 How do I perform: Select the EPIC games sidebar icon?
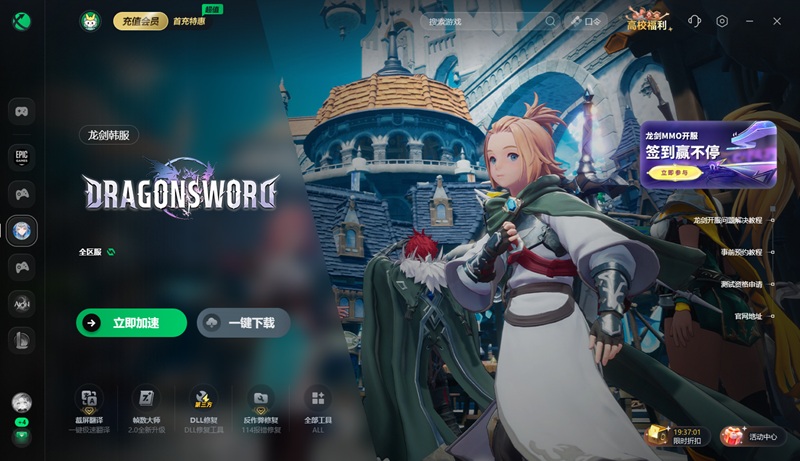click(22, 155)
